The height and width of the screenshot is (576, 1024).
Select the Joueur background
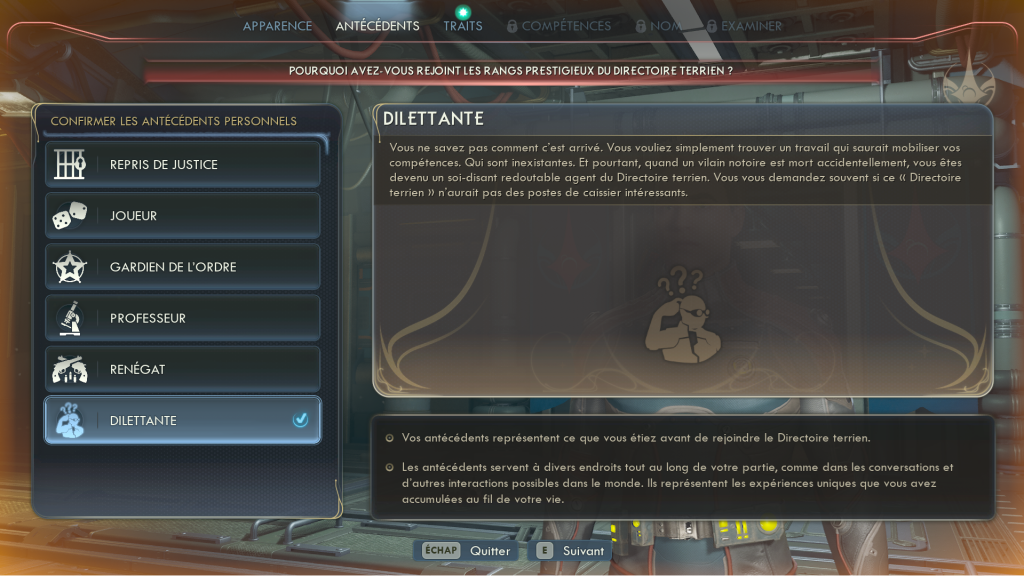click(x=183, y=215)
